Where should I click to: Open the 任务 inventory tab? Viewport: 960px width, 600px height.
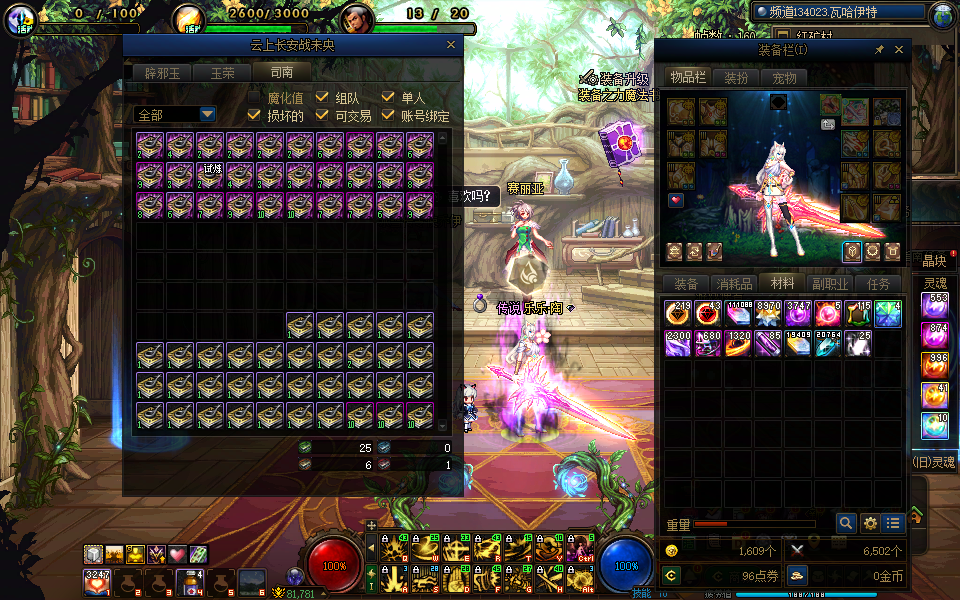point(878,284)
